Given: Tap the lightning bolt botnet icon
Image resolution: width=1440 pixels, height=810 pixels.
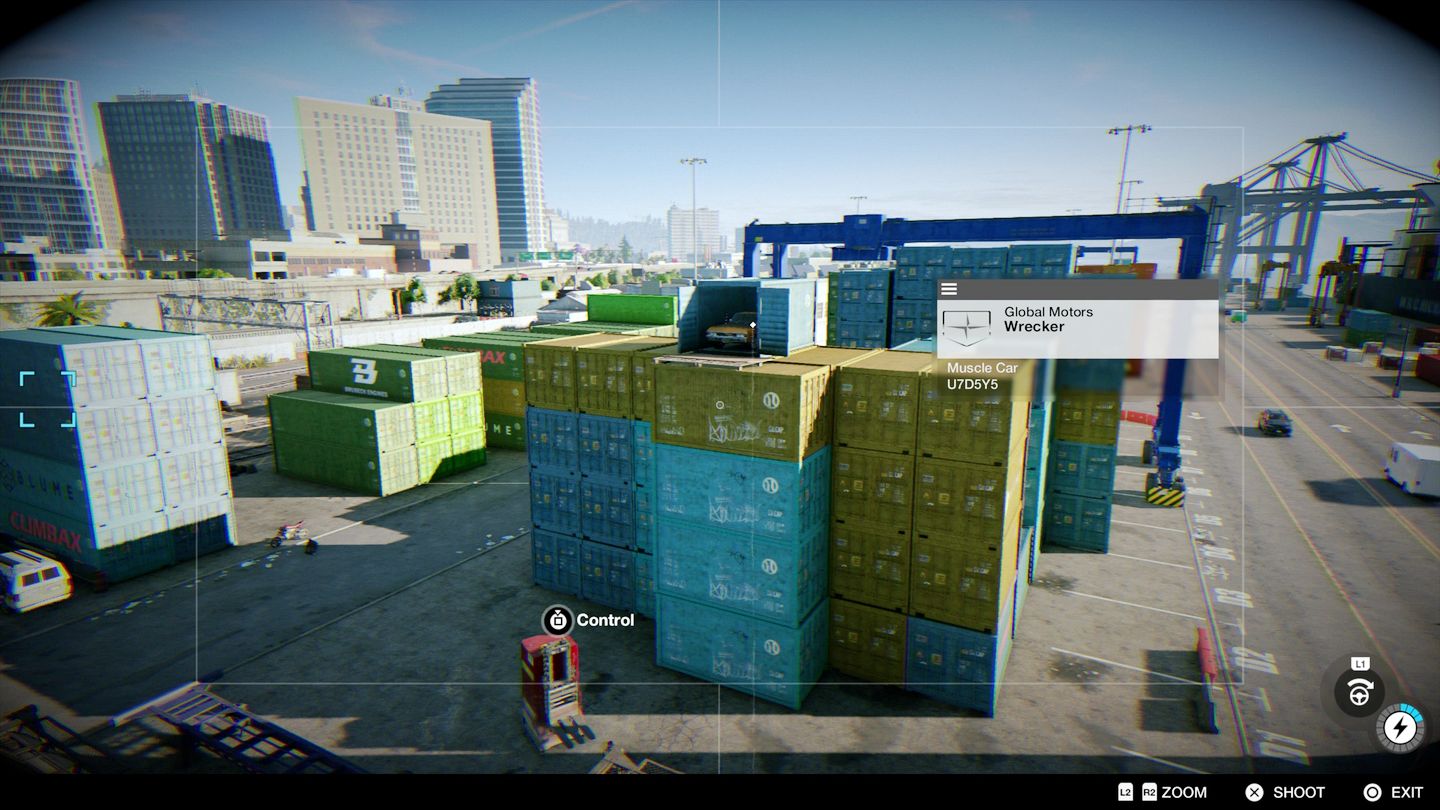Looking at the screenshot, I should pyautogui.click(x=1400, y=727).
